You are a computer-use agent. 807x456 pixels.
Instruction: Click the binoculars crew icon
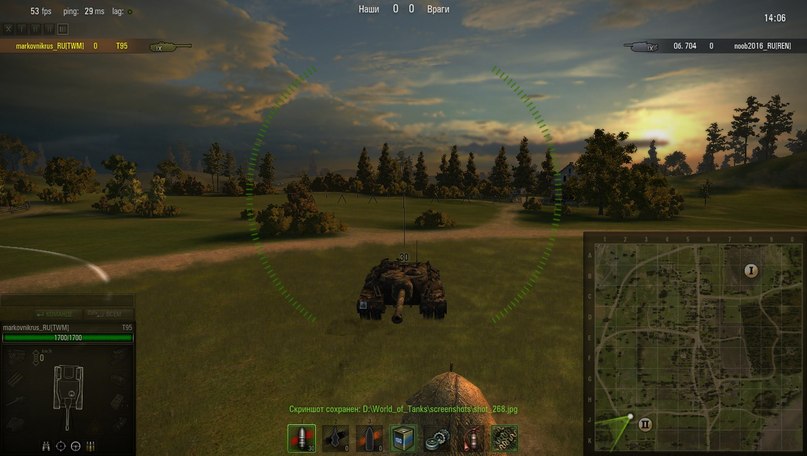pyautogui.click(x=46, y=445)
